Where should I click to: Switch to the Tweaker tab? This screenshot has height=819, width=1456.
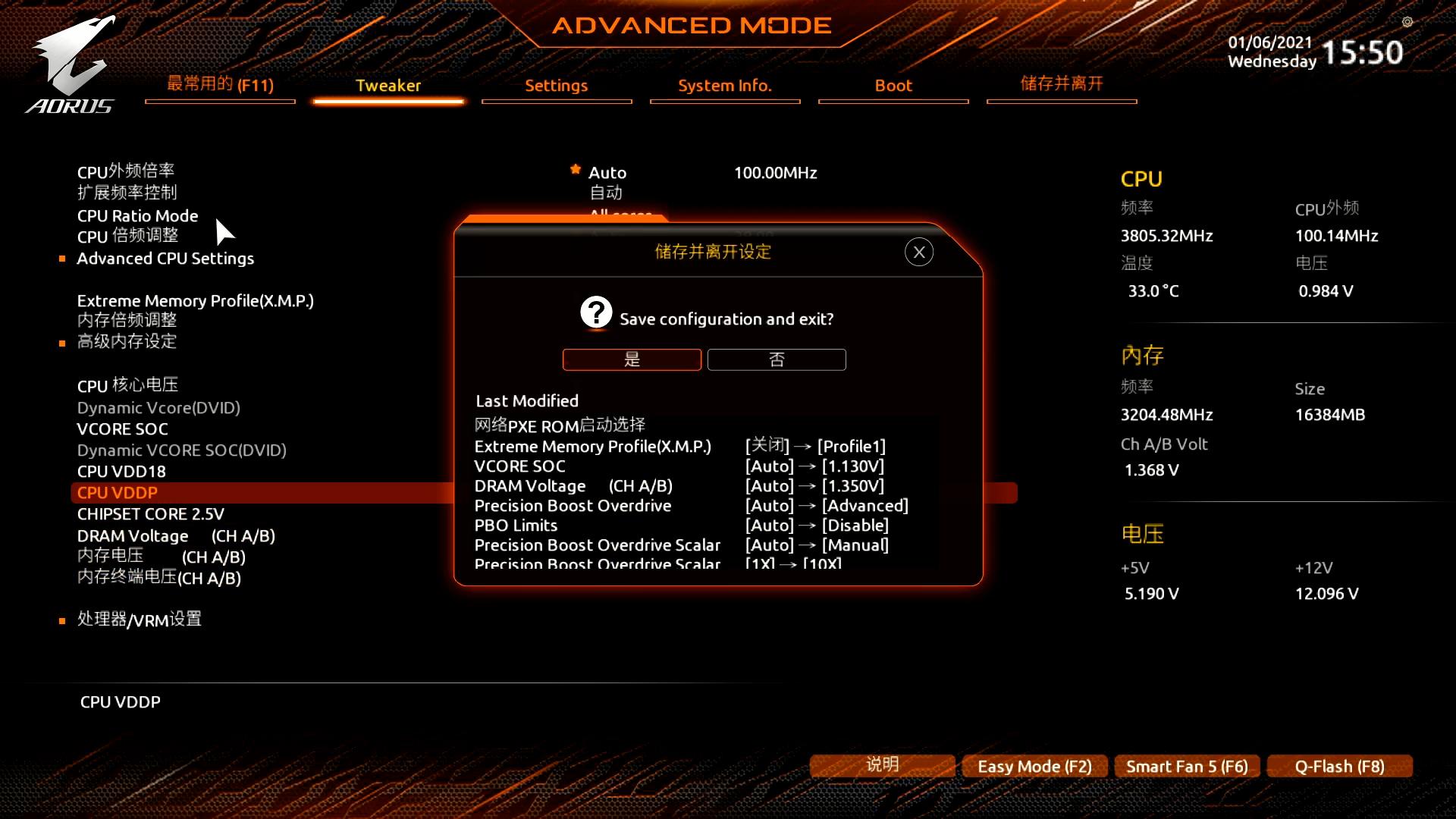pyautogui.click(x=388, y=86)
